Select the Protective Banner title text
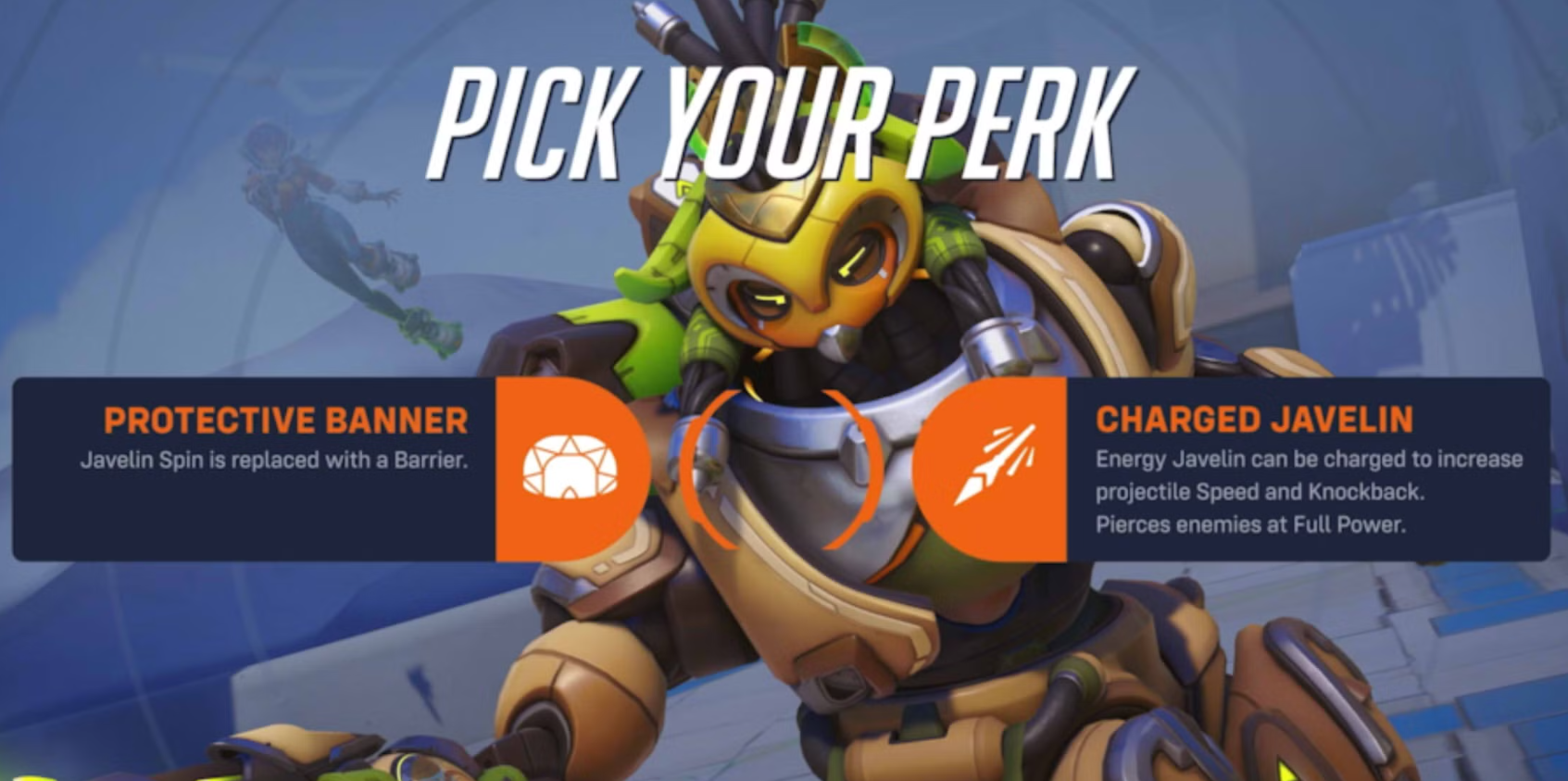The height and width of the screenshot is (781, 1568). [285, 422]
